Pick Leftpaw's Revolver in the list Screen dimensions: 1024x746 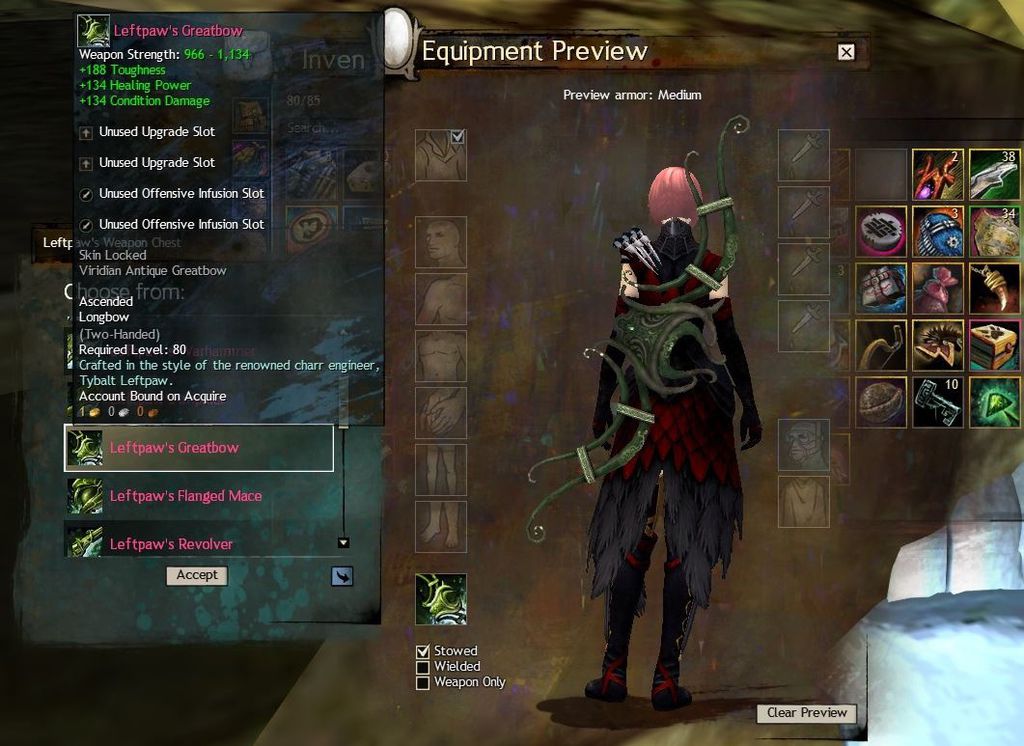[x=171, y=544]
